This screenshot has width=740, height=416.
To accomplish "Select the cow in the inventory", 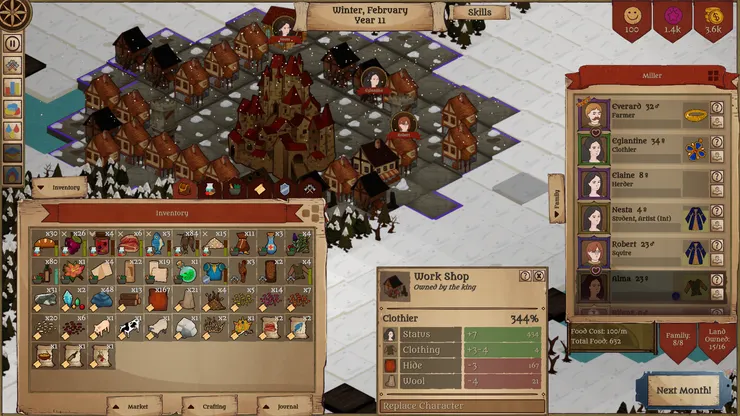I will click(128, 327).
